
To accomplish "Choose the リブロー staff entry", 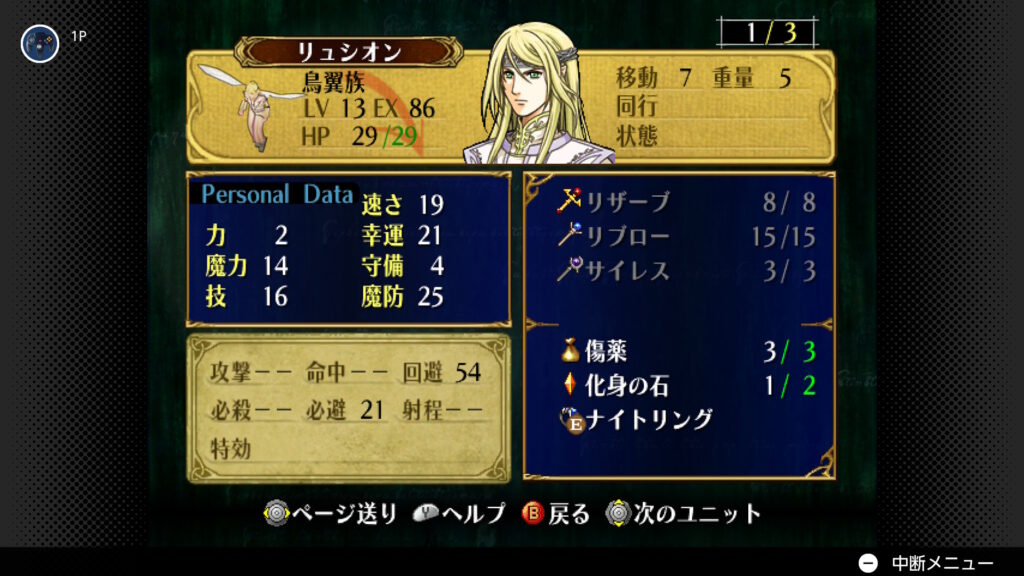I will 628,236.
